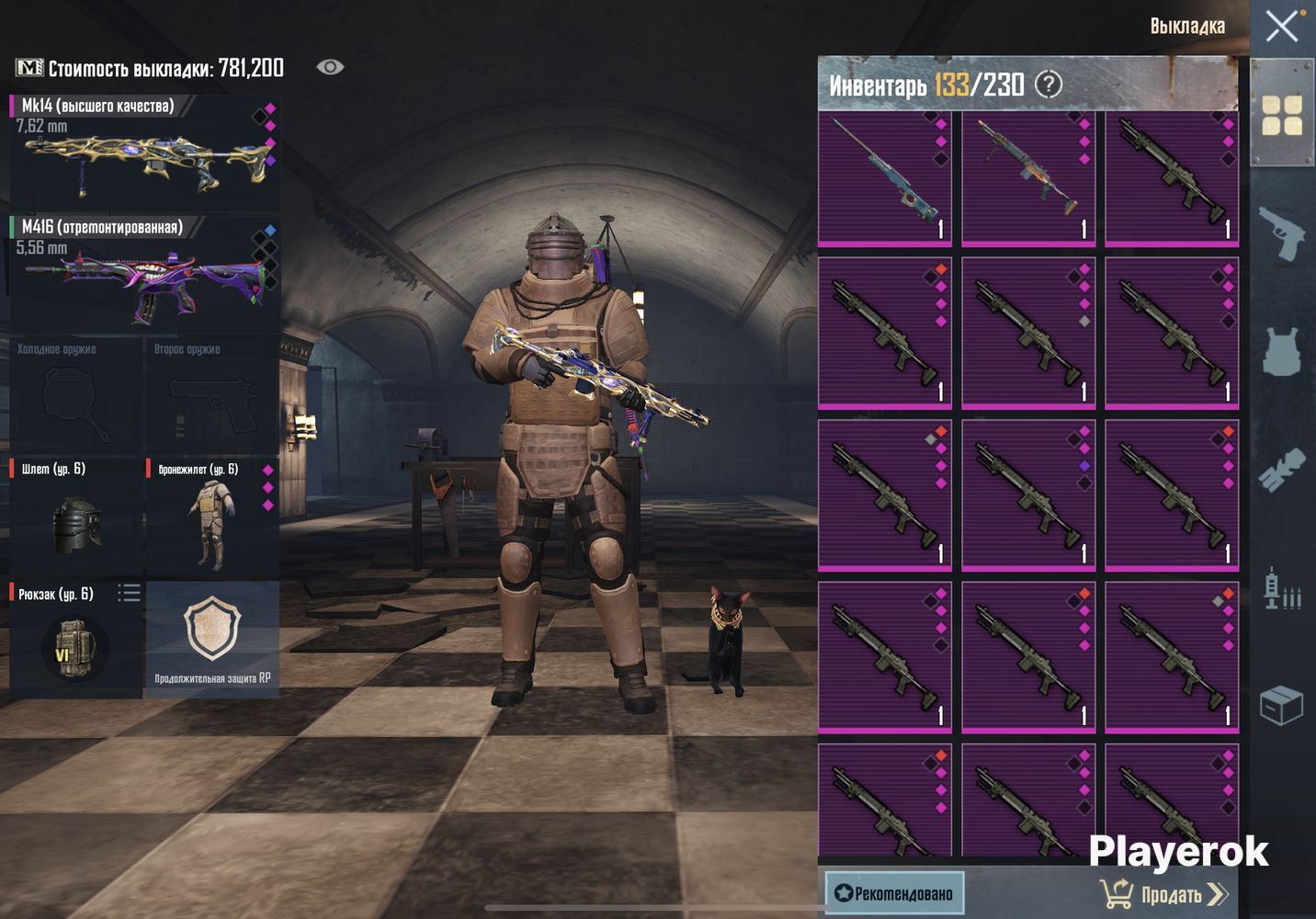Viewport: 1316px width, 919px height.
Task: Select the equipped M416 weapon slot
Action: pos(144,273)
